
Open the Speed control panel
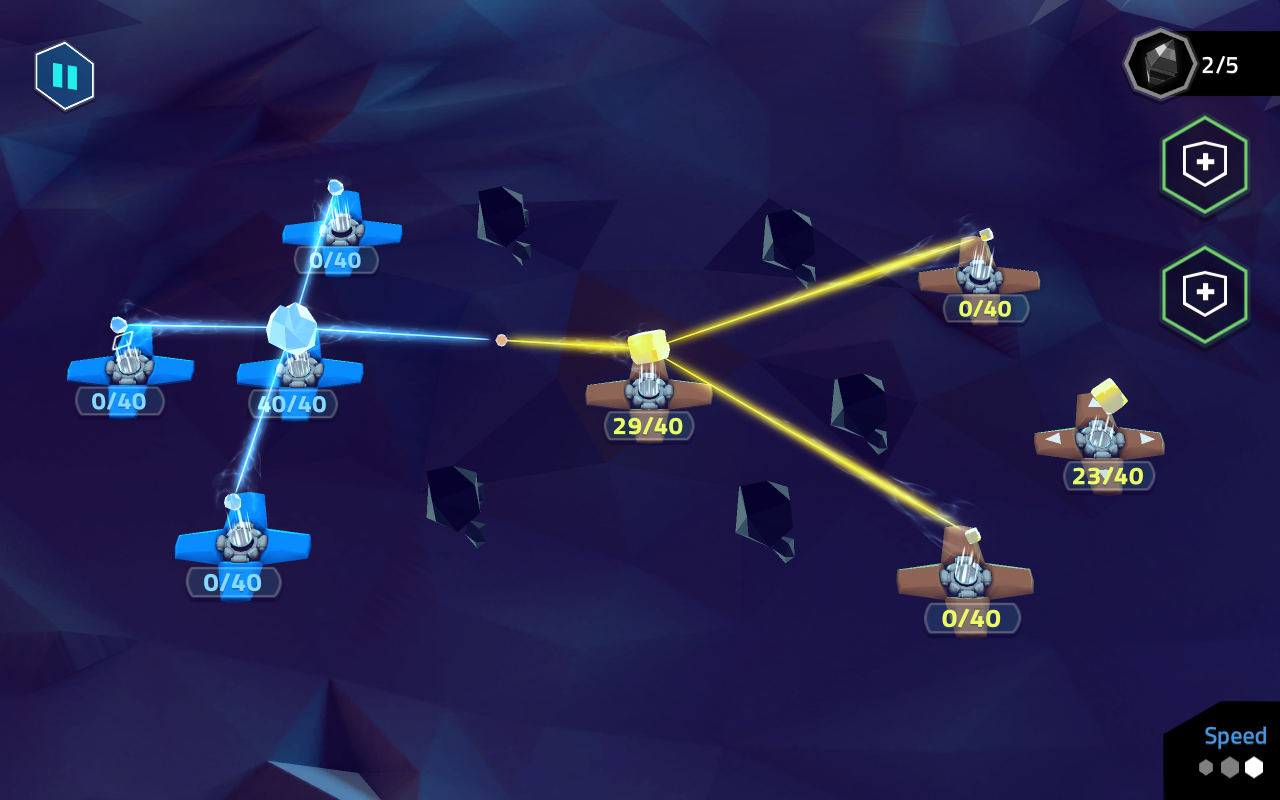coord(1236,737)
